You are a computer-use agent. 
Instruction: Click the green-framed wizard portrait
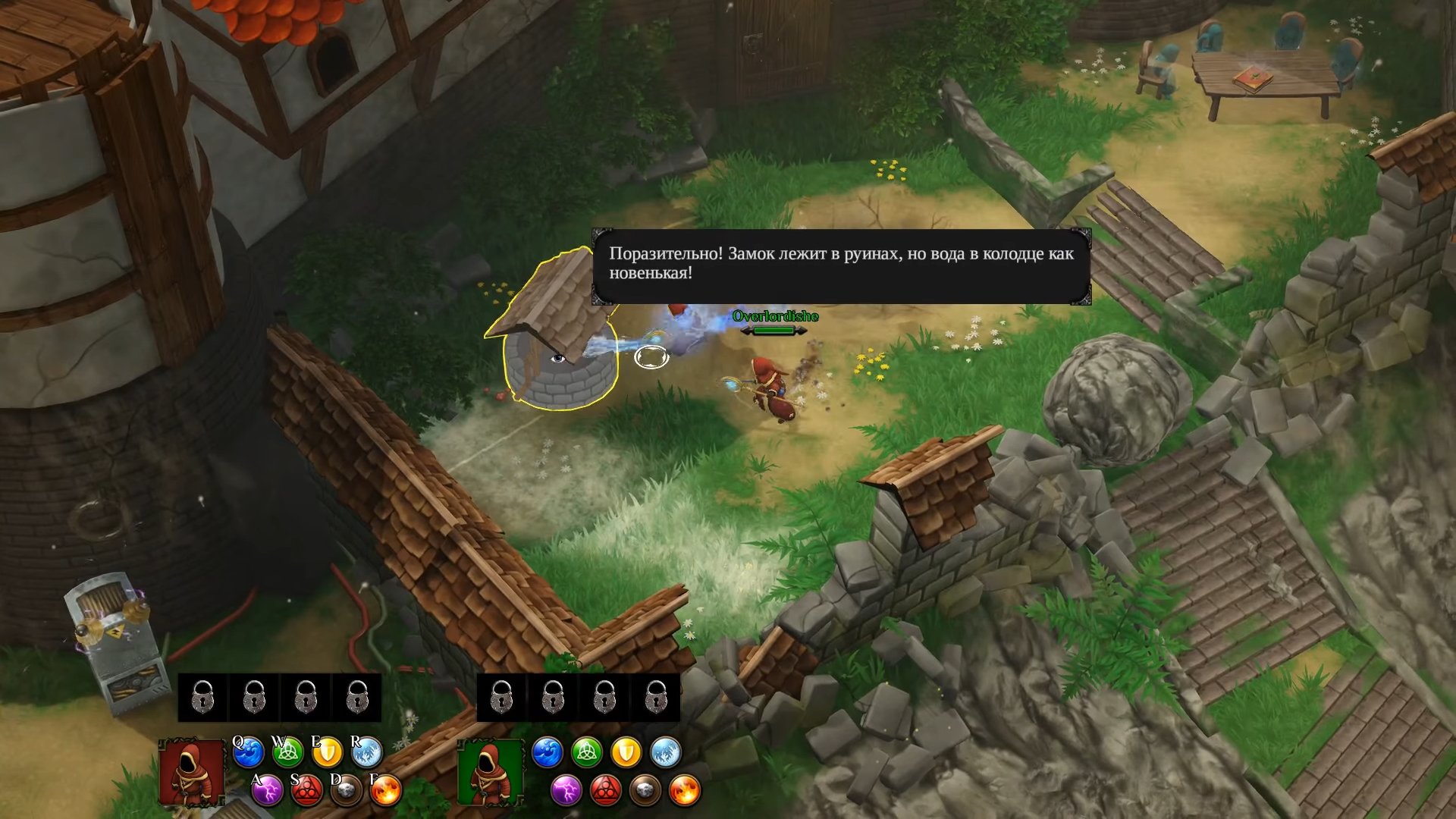click(x=490, y=773)
